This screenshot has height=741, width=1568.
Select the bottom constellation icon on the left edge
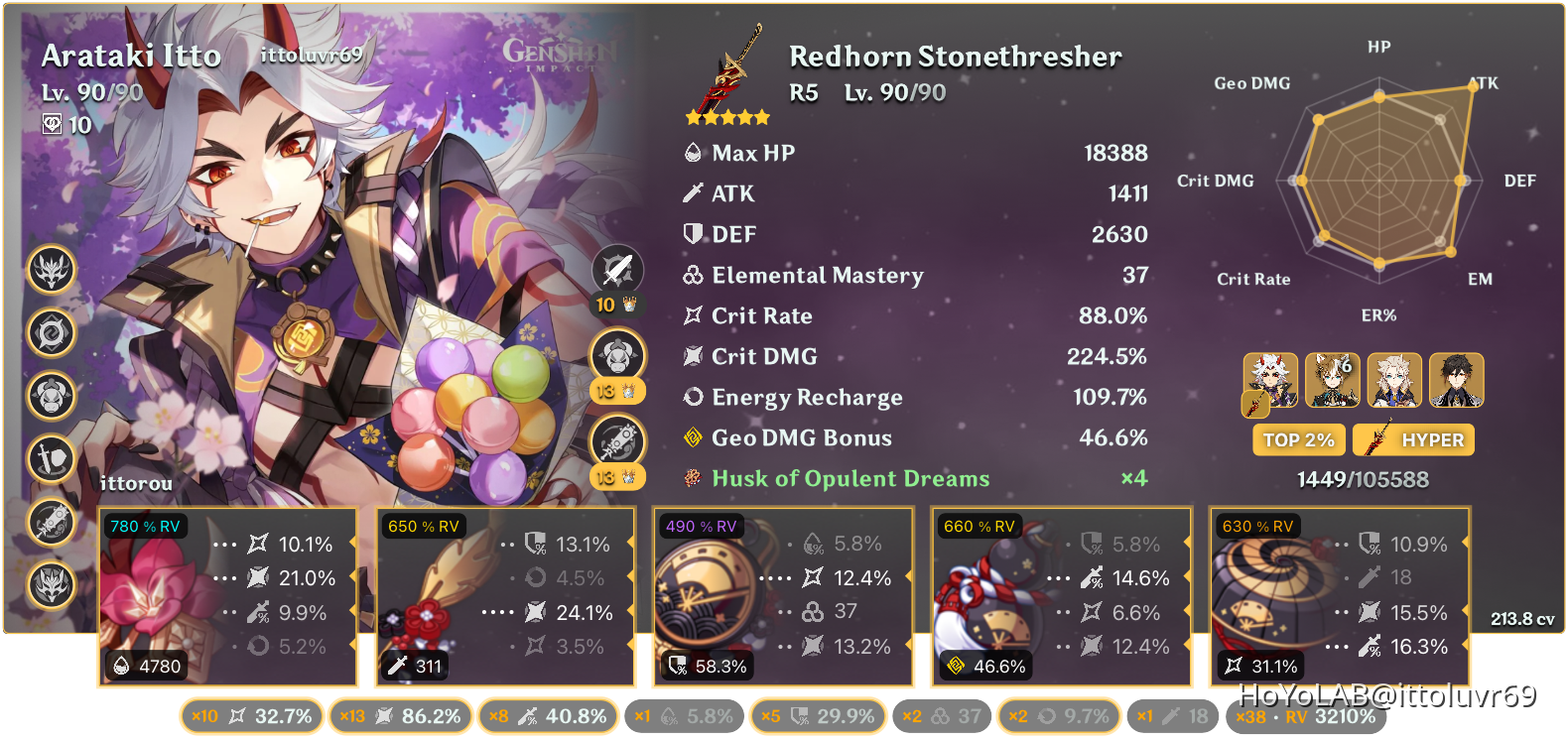(52, 586)
